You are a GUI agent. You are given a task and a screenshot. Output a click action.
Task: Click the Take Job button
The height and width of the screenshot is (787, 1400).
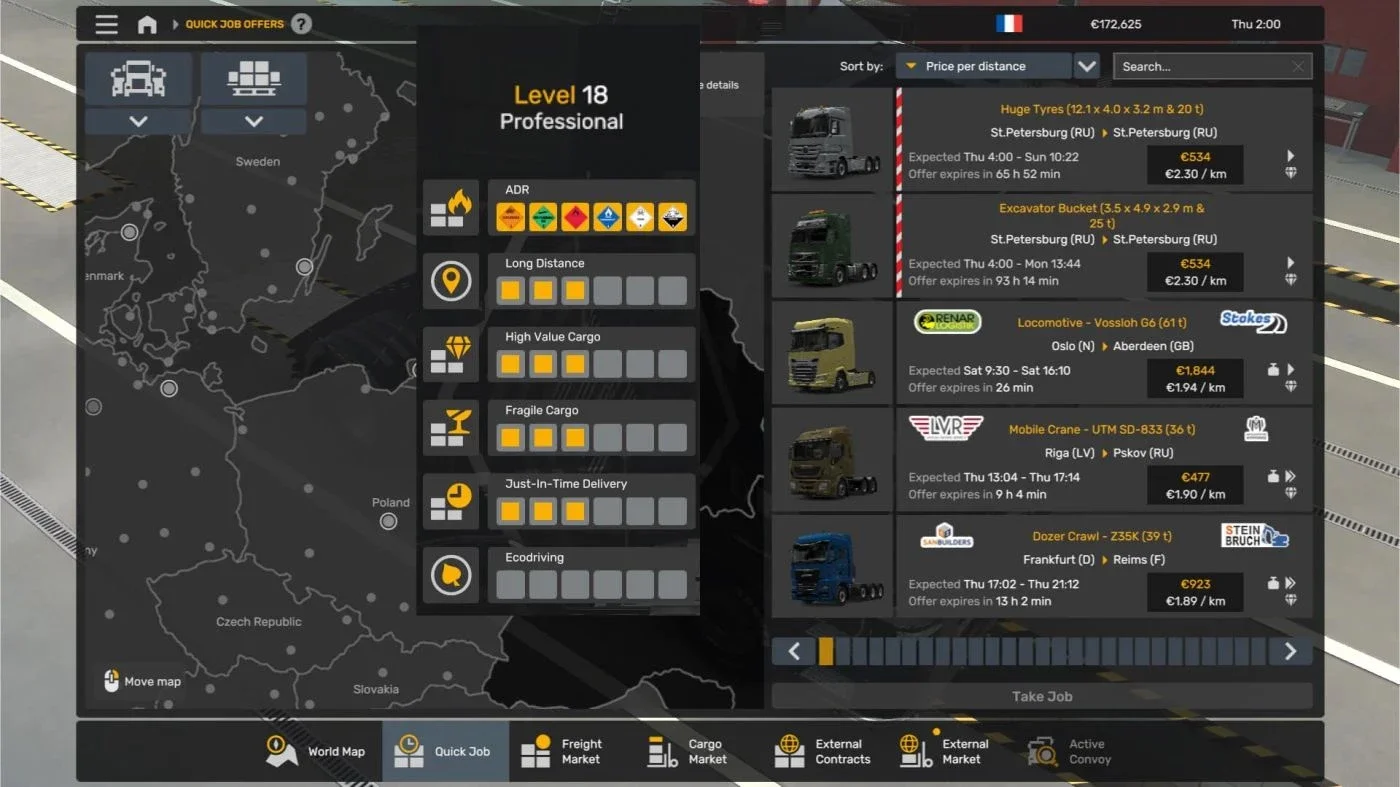pos(1042,696)
